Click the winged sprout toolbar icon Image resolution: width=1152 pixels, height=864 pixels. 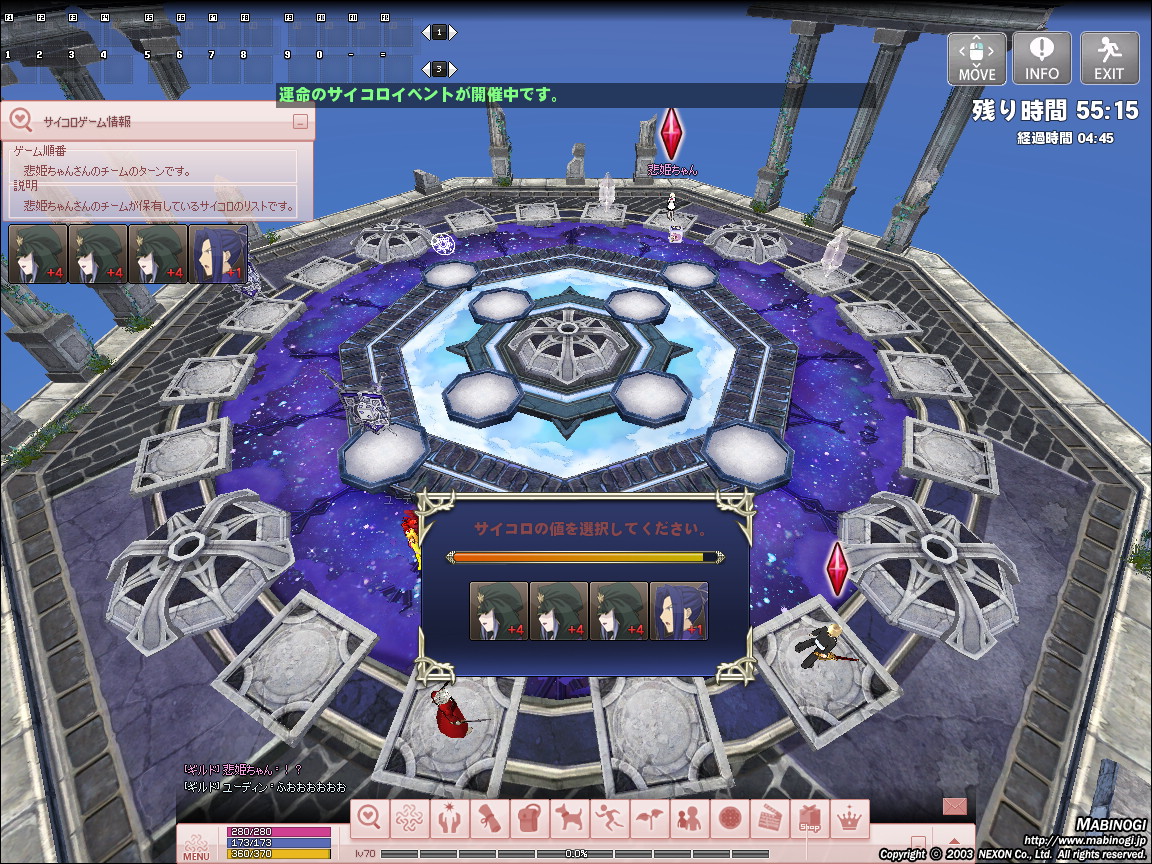click(649, 819)
